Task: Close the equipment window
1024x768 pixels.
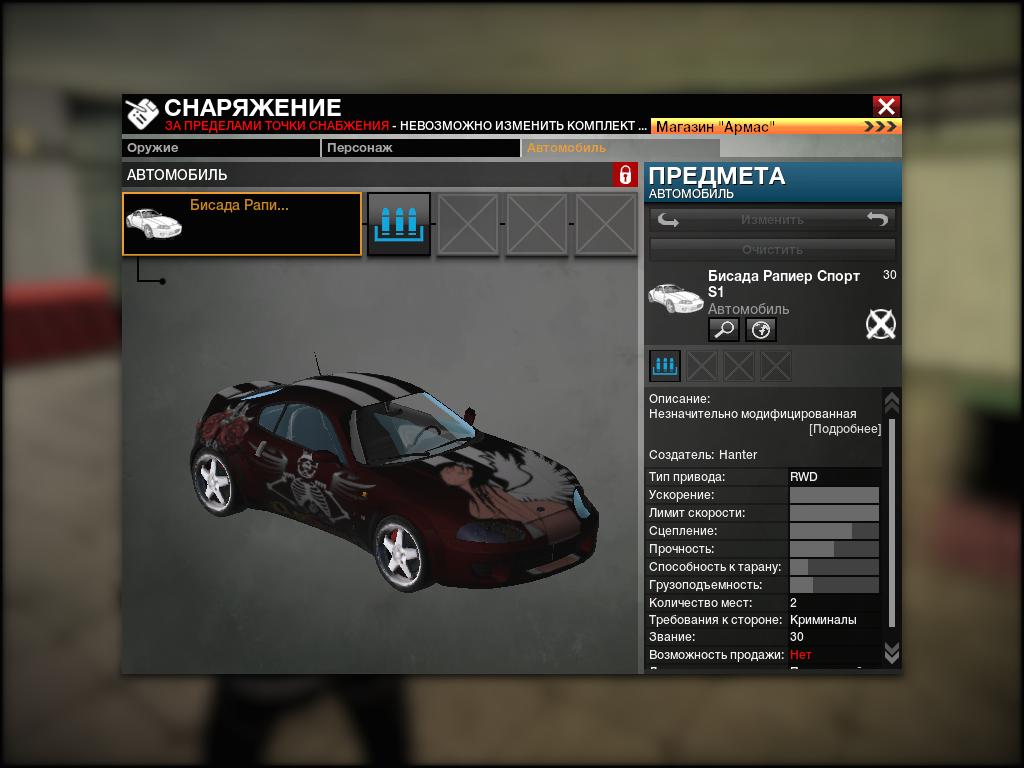Action: [x=886, y=106]
